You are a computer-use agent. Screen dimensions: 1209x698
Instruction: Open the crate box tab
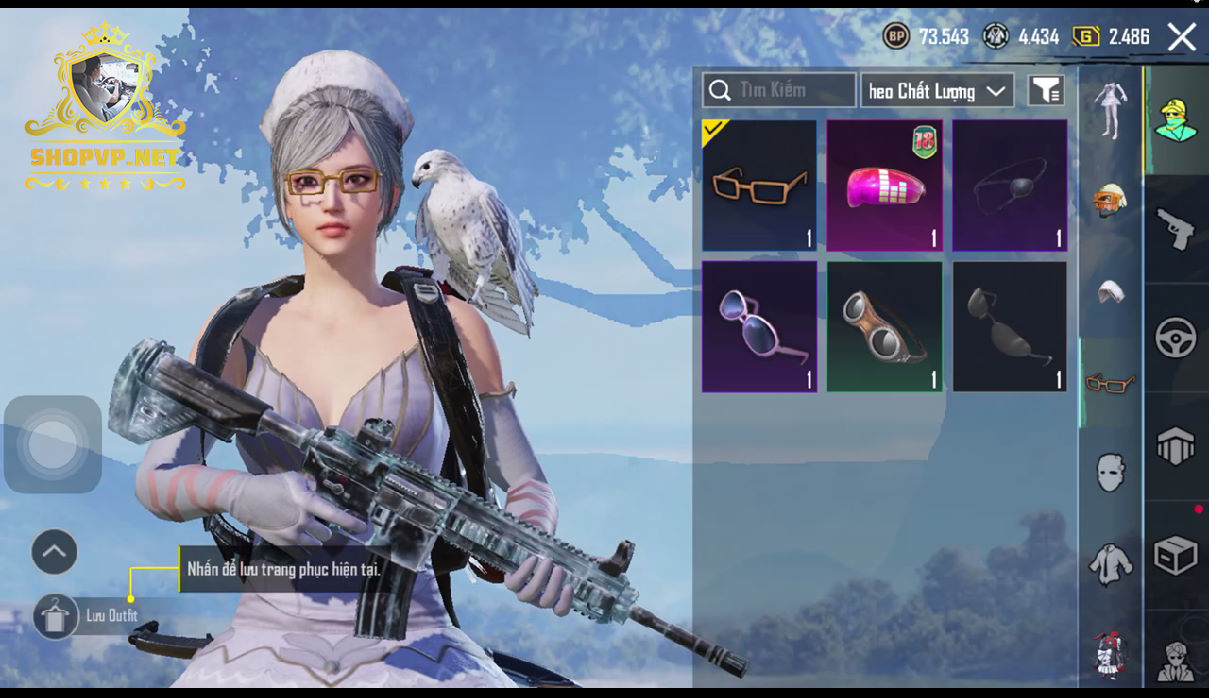click(x=1176, y=556)
